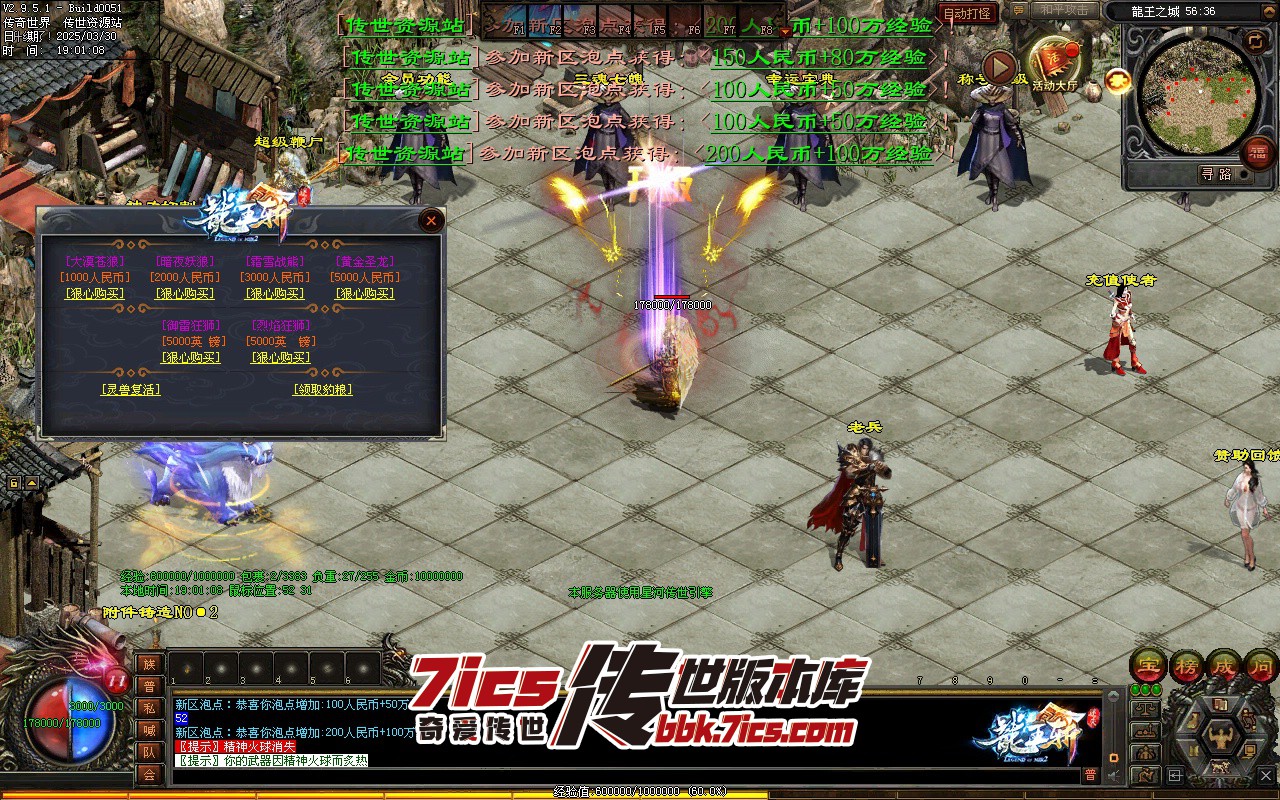Activate the 寻路 pathfinding button
This screenshot has width=1280, height=800.
pyautogui.click(x=1216, y=174)
